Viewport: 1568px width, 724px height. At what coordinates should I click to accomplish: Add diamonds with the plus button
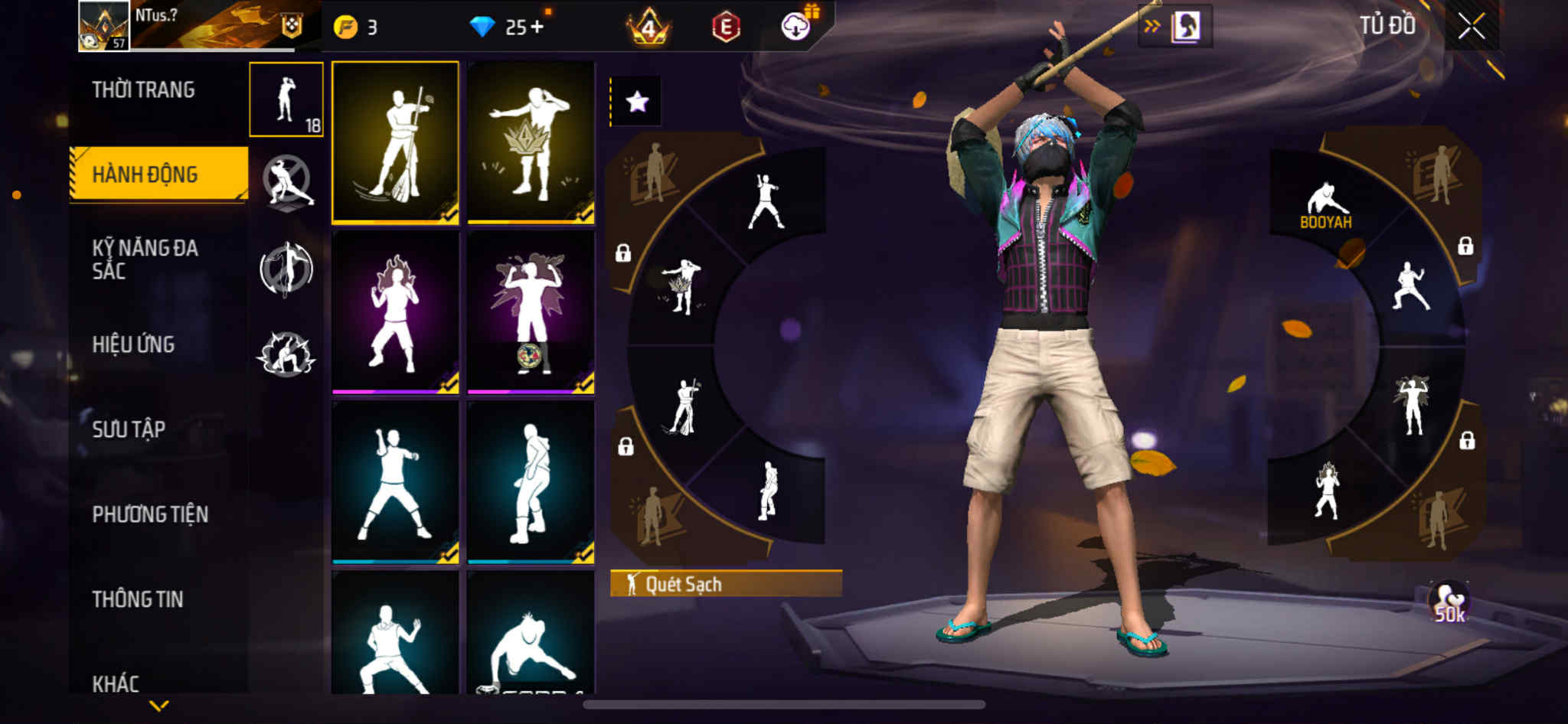pyautogui.click(x=537, y=28)
